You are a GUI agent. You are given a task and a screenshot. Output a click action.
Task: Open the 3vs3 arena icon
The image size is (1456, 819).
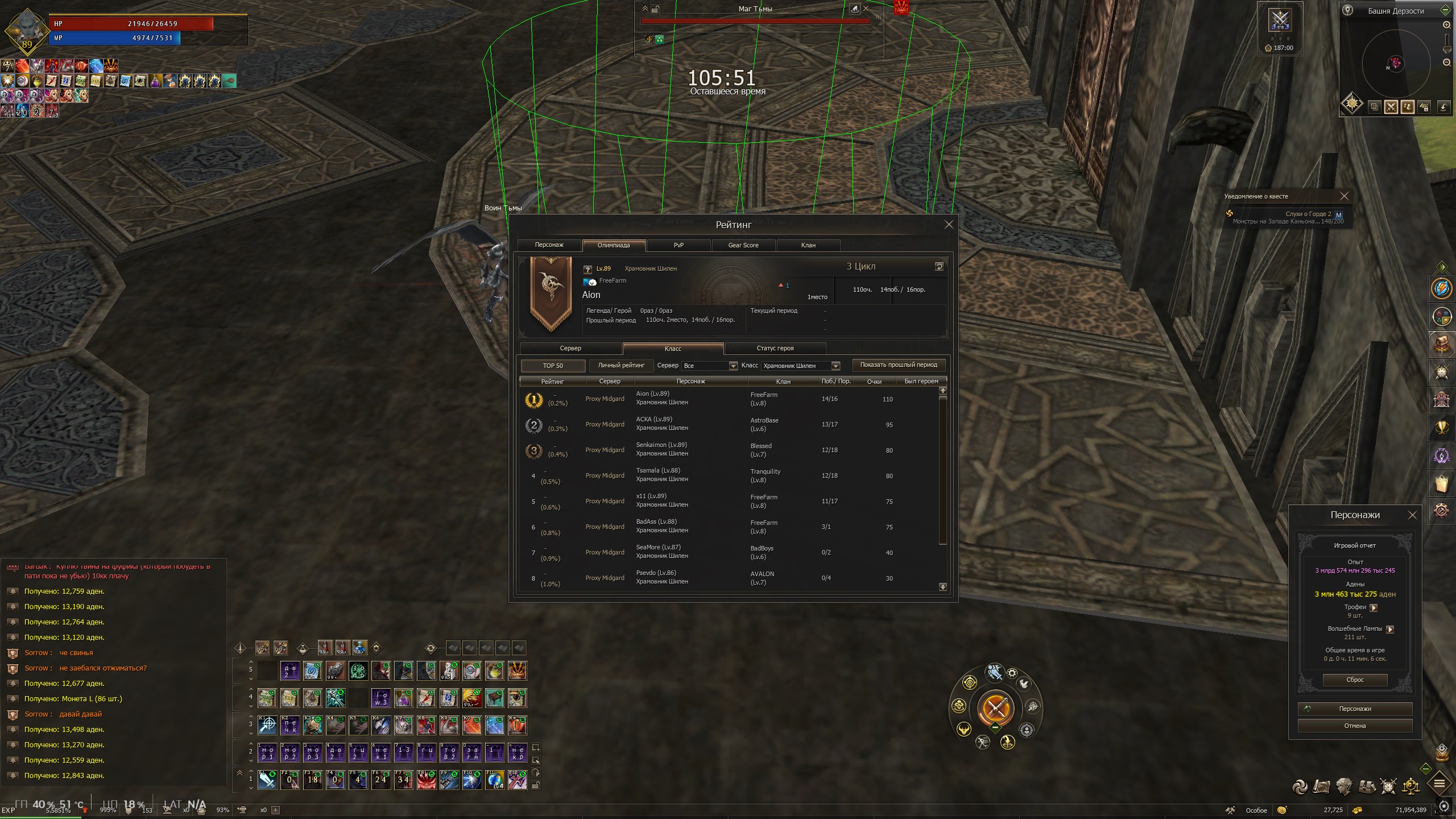(x=1280, y=21)
